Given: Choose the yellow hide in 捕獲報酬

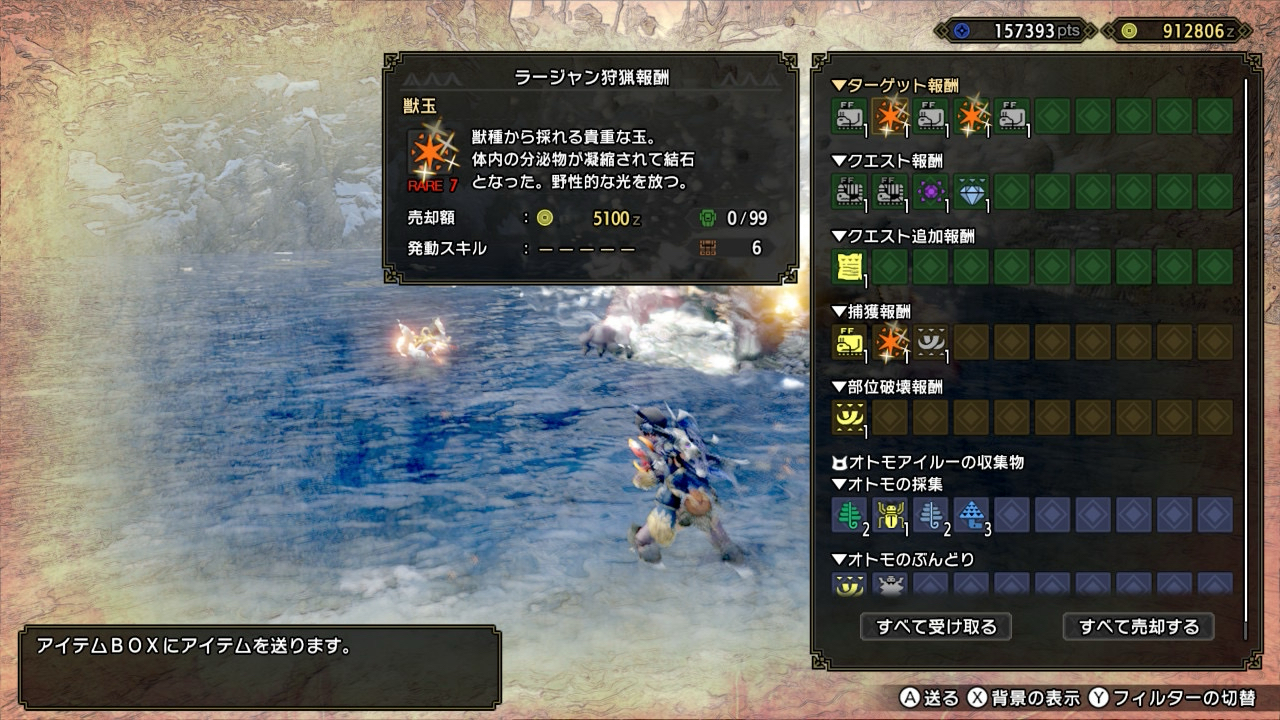Looking at the screenshot, I should (x=849, y=342).
